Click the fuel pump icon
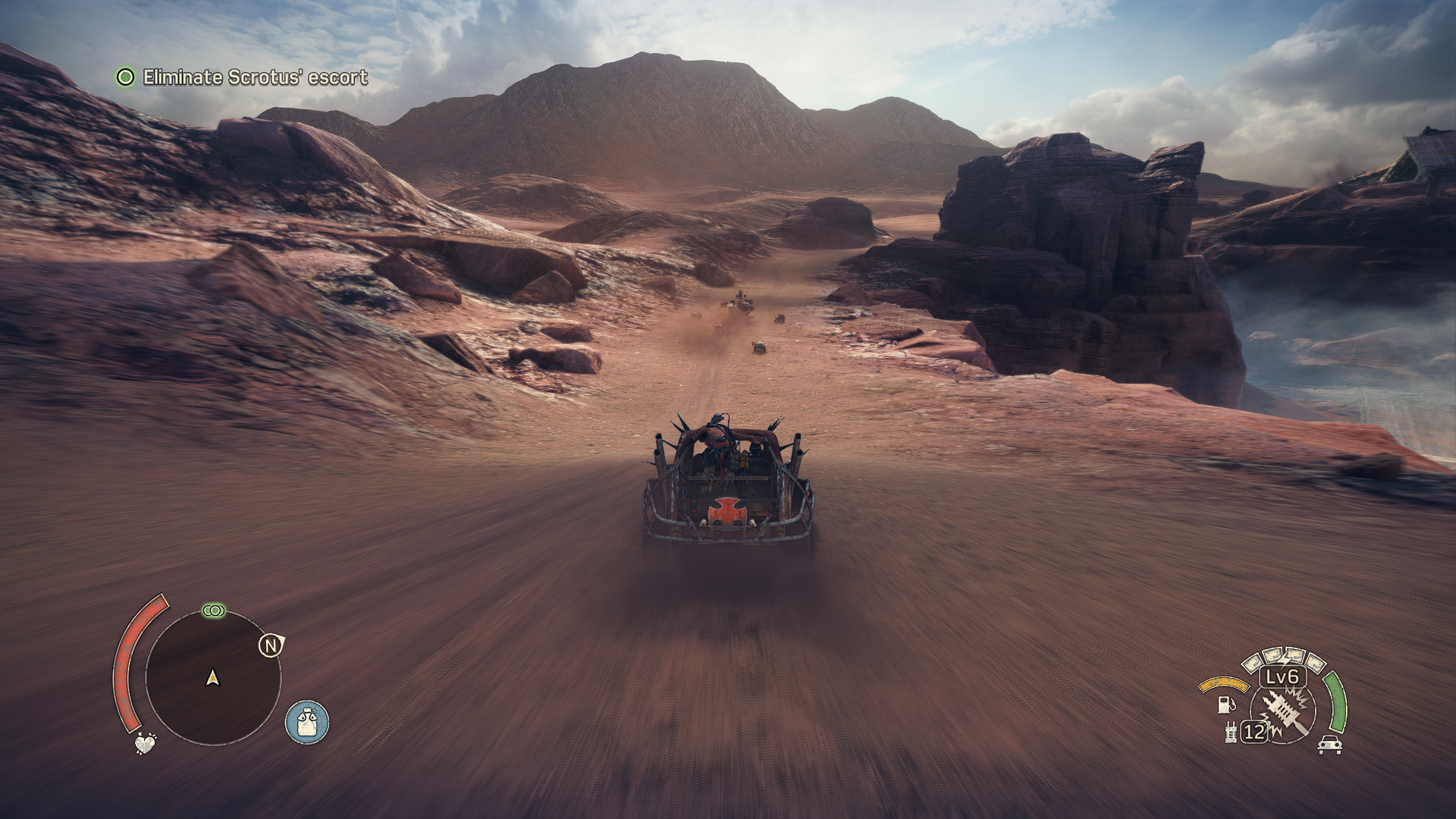Image resolution: width=1456 pixels, height=819 pixels. [x=1225, y=704]
